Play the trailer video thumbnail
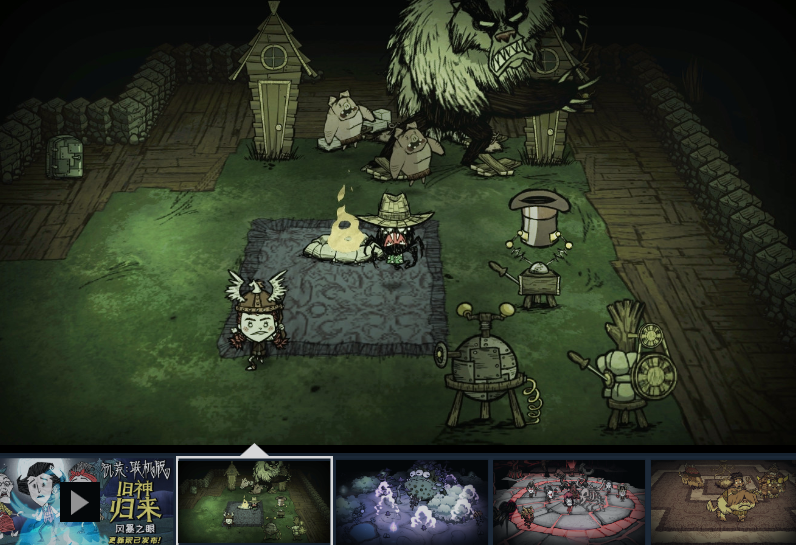This screenshot has height=545, width=796. pyautogui.click(x=80, y=501)
